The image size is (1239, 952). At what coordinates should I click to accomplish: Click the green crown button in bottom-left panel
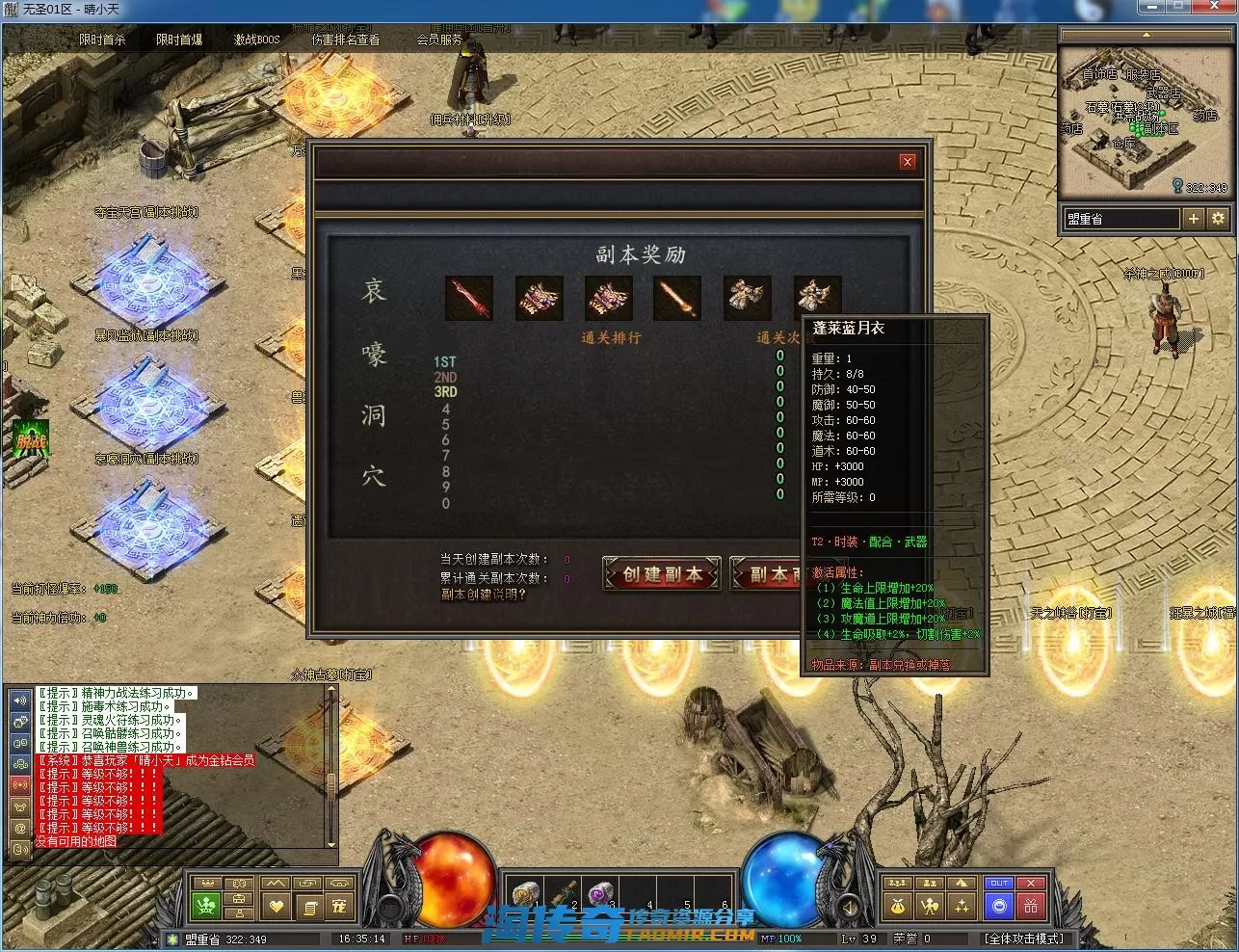click(x=206, y=906)
